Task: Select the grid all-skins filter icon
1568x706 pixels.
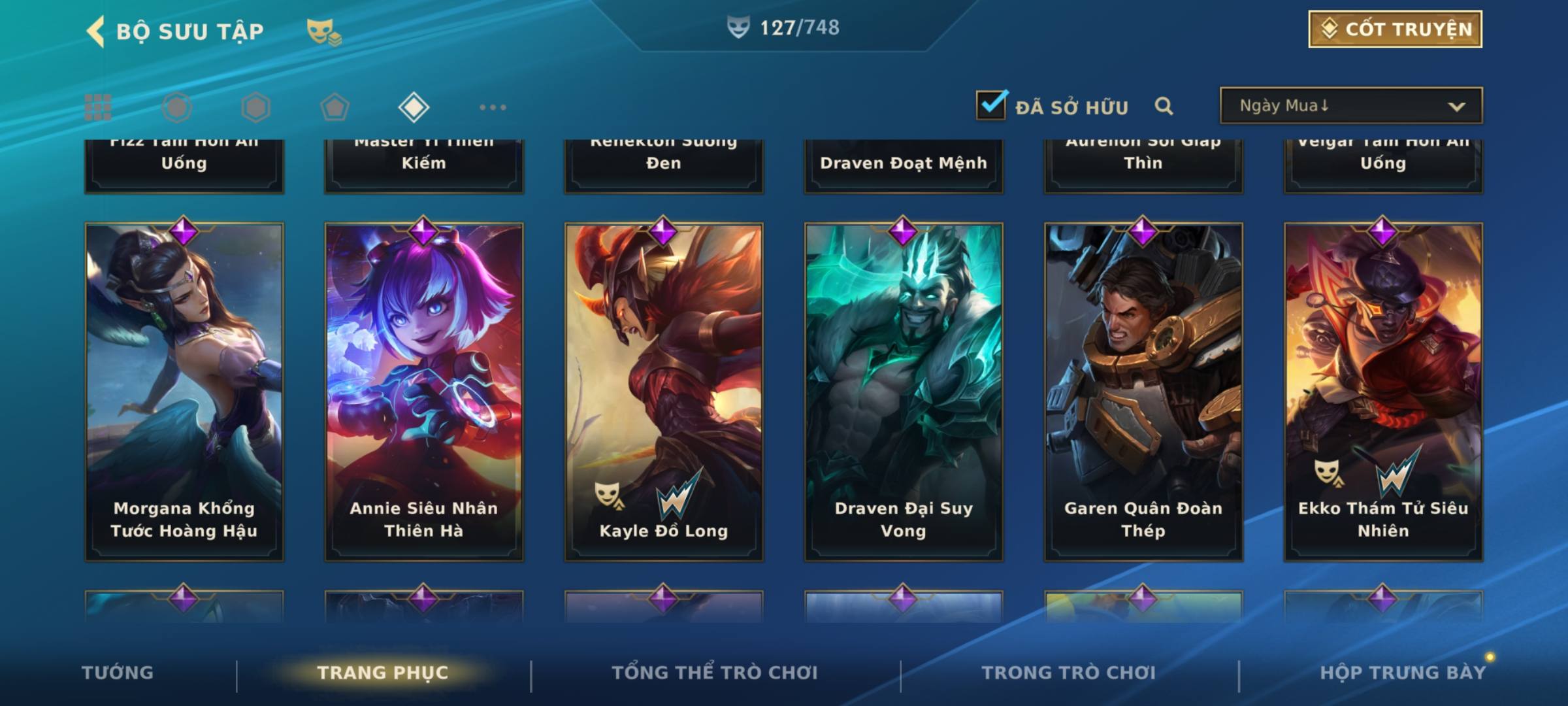Action: [98, 107]
